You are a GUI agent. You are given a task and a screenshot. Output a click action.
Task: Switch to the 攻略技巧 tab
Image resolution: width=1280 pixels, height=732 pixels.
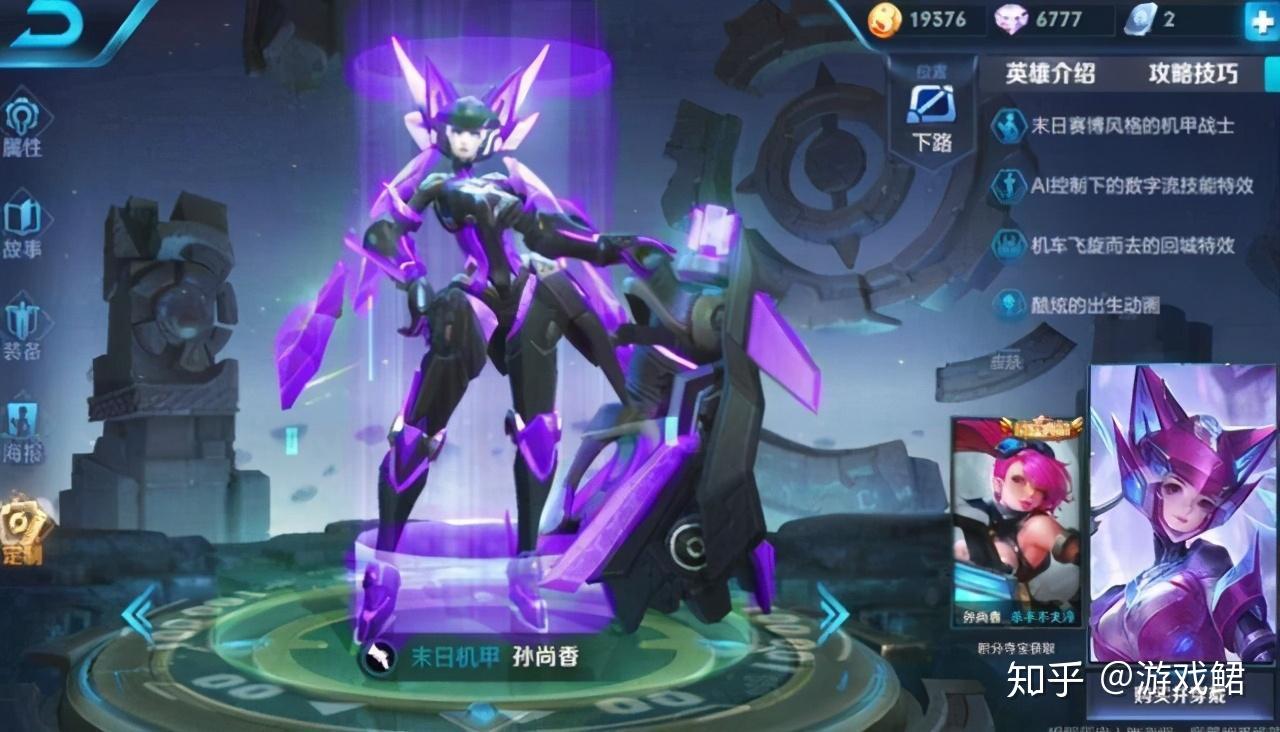click(1193, 73)
